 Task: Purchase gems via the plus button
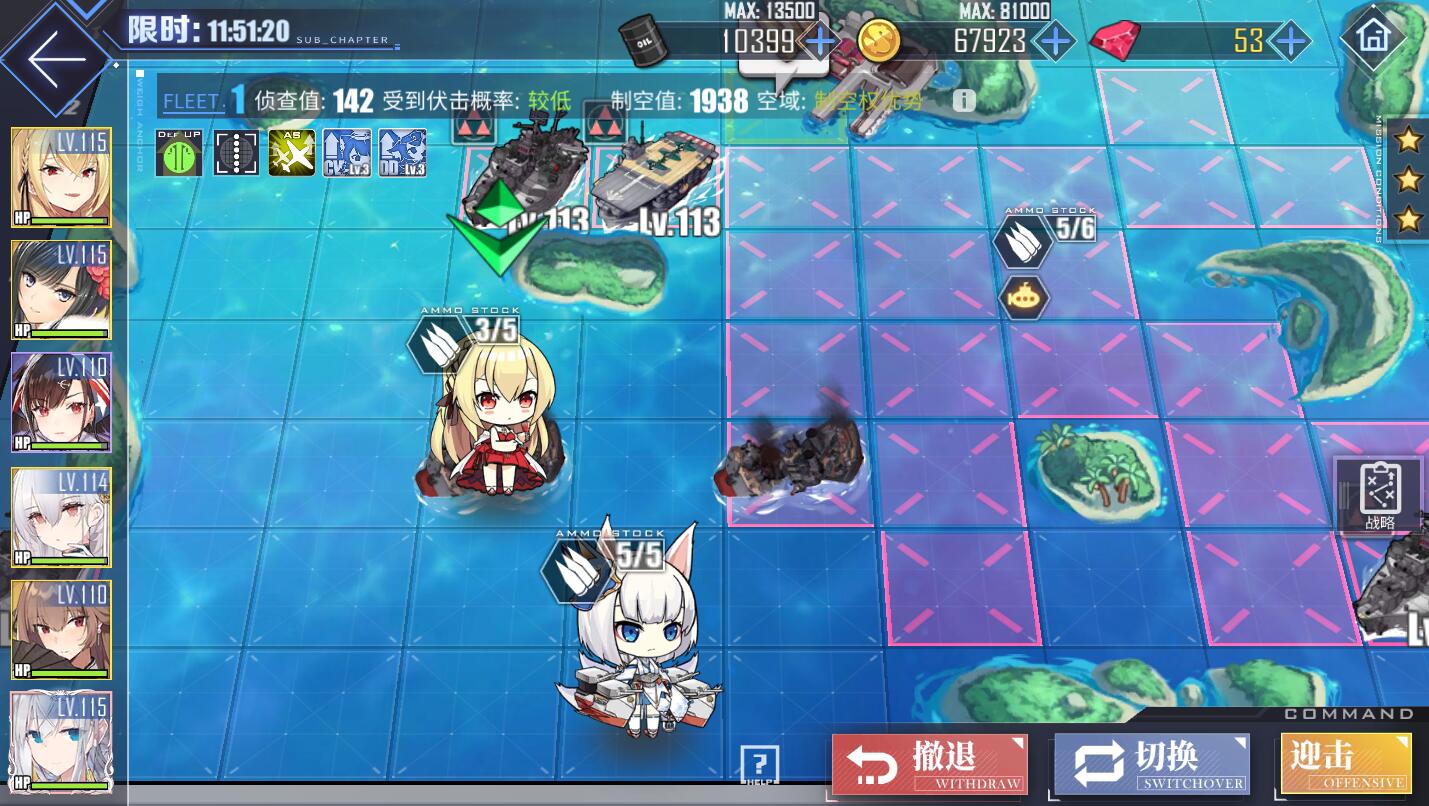(1291, 41)
